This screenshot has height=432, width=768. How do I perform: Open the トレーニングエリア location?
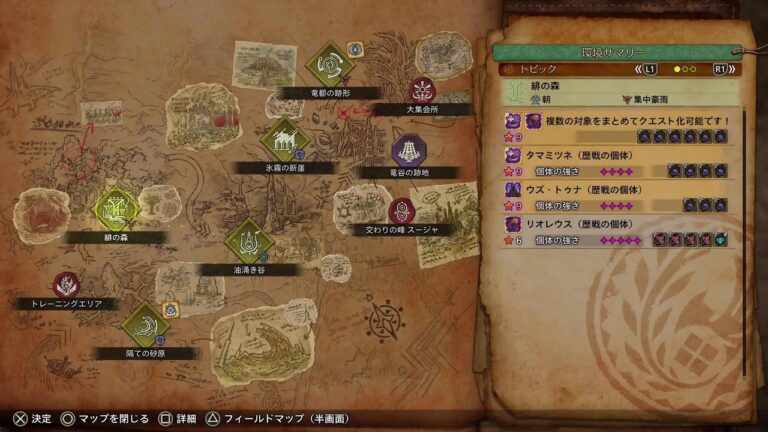pyautogui.click(x=68, y=285)
